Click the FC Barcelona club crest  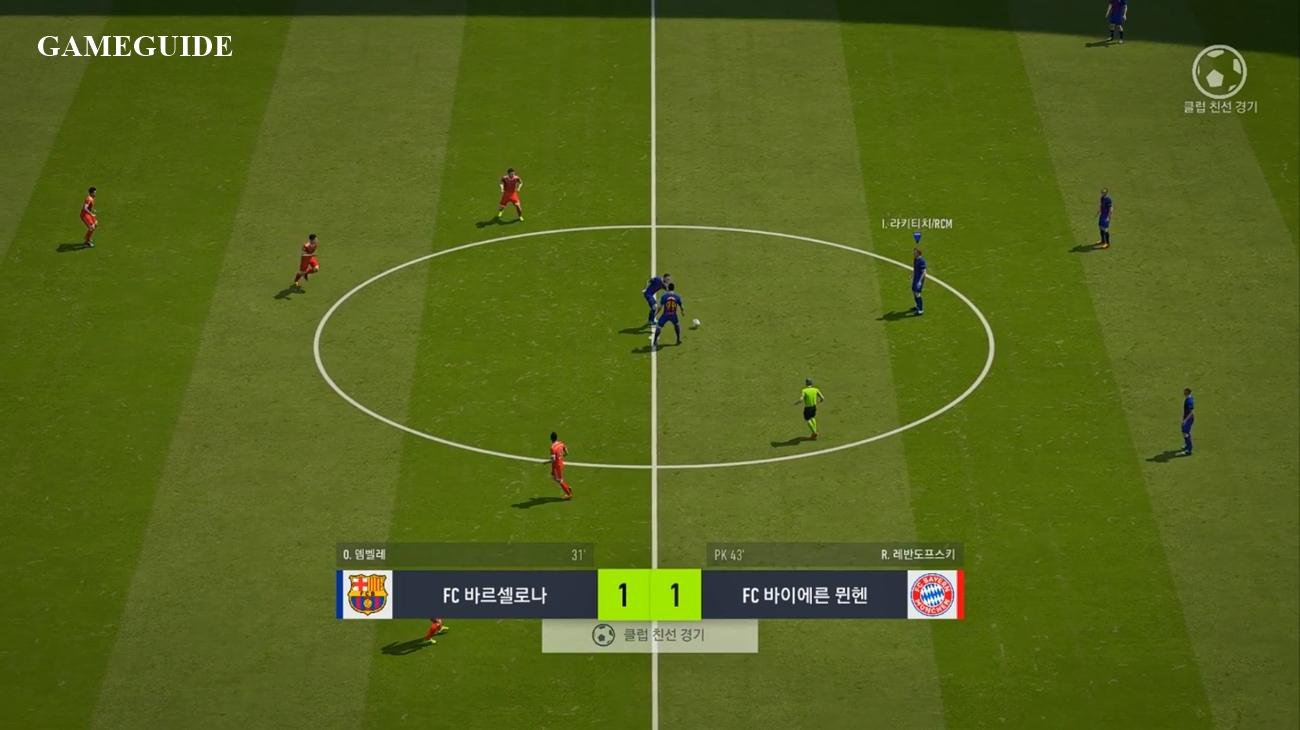pos(367,595)
